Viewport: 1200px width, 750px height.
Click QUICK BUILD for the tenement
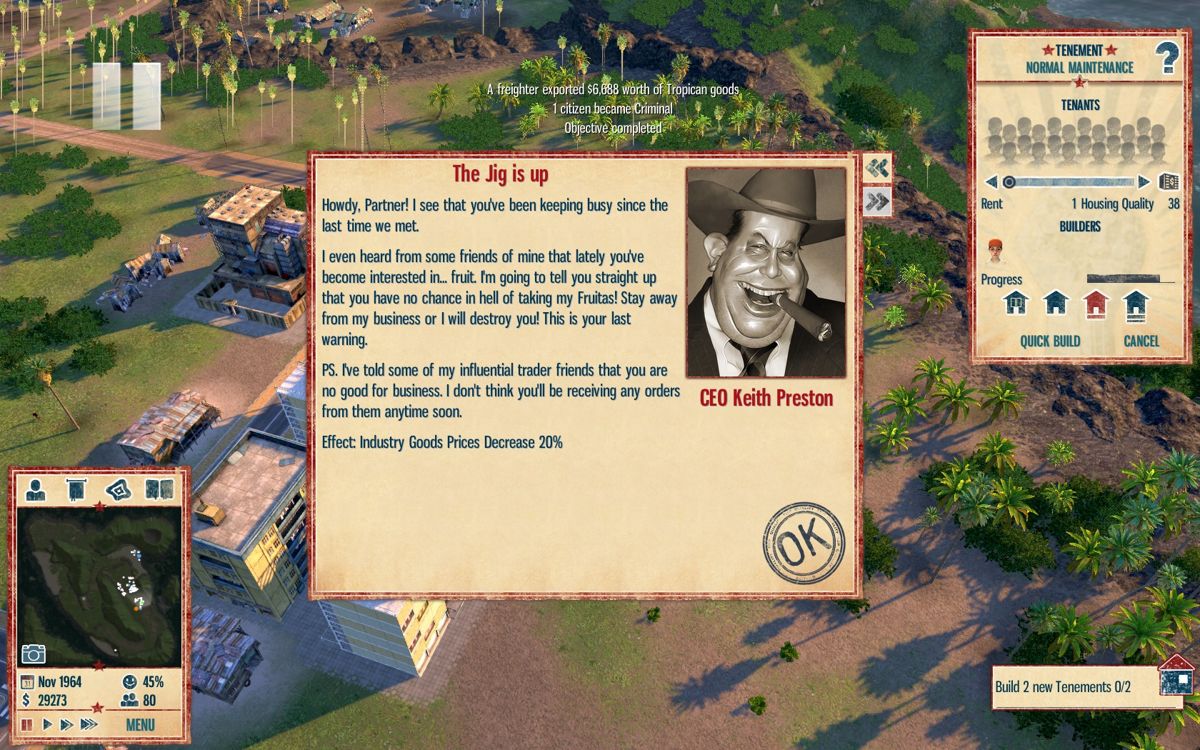coord(1050,341)
